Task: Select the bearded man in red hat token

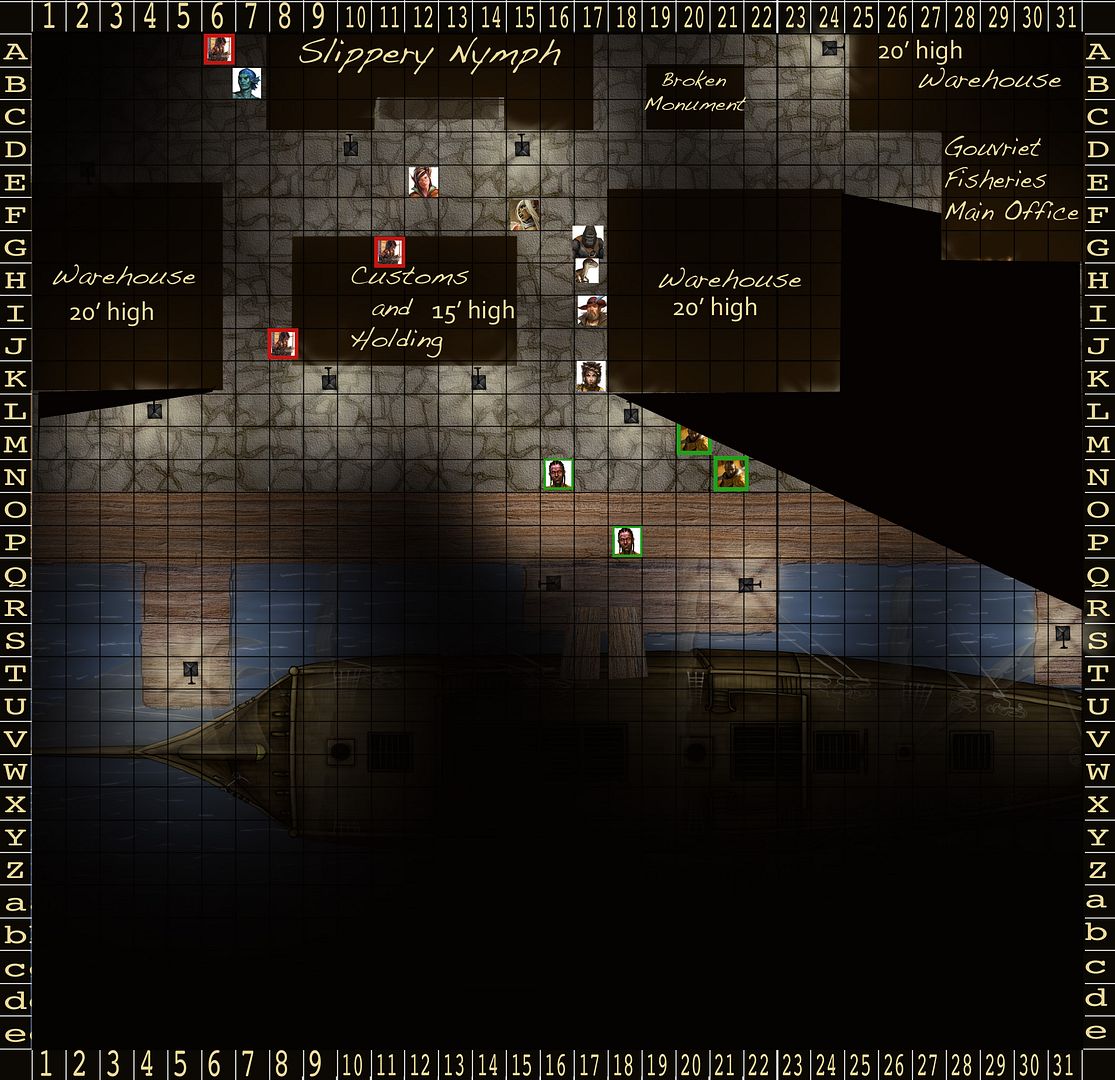Action: (x=591, y=310)
